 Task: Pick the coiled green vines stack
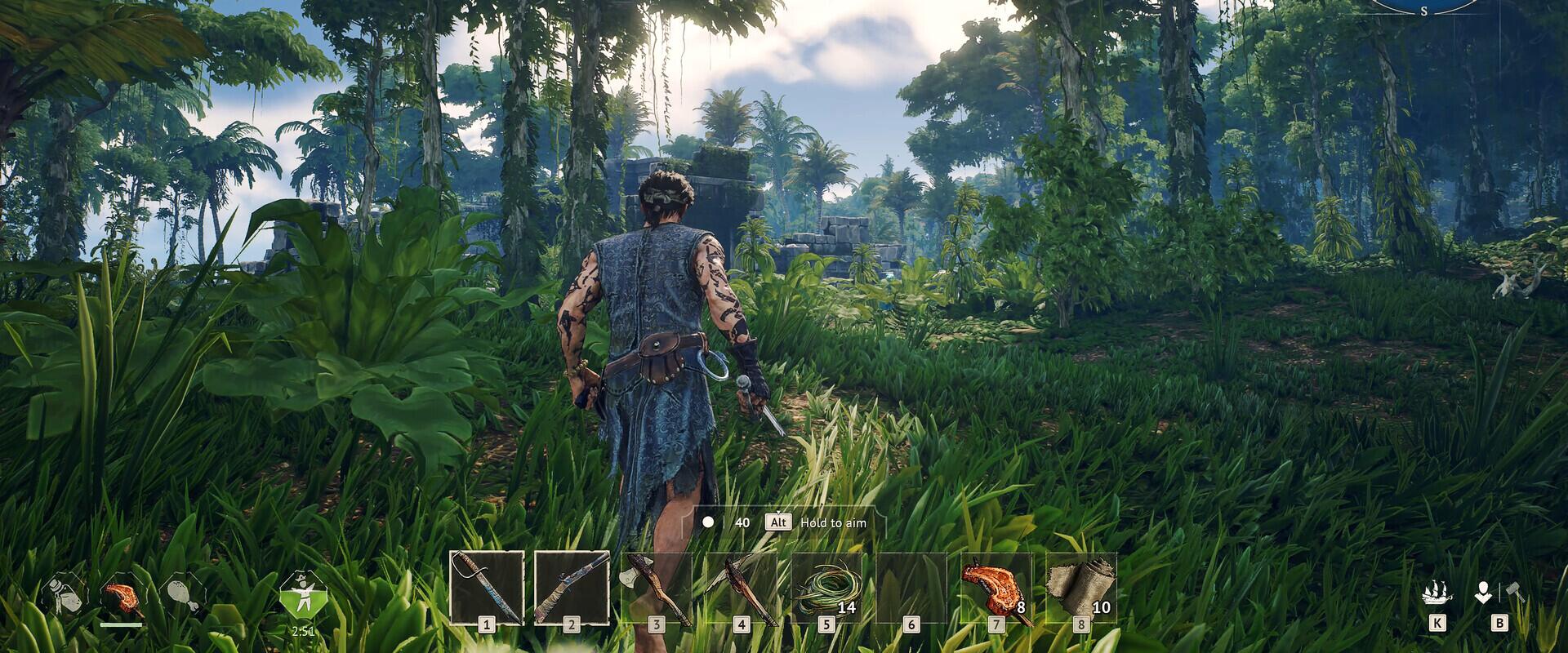tap(826, 587)
